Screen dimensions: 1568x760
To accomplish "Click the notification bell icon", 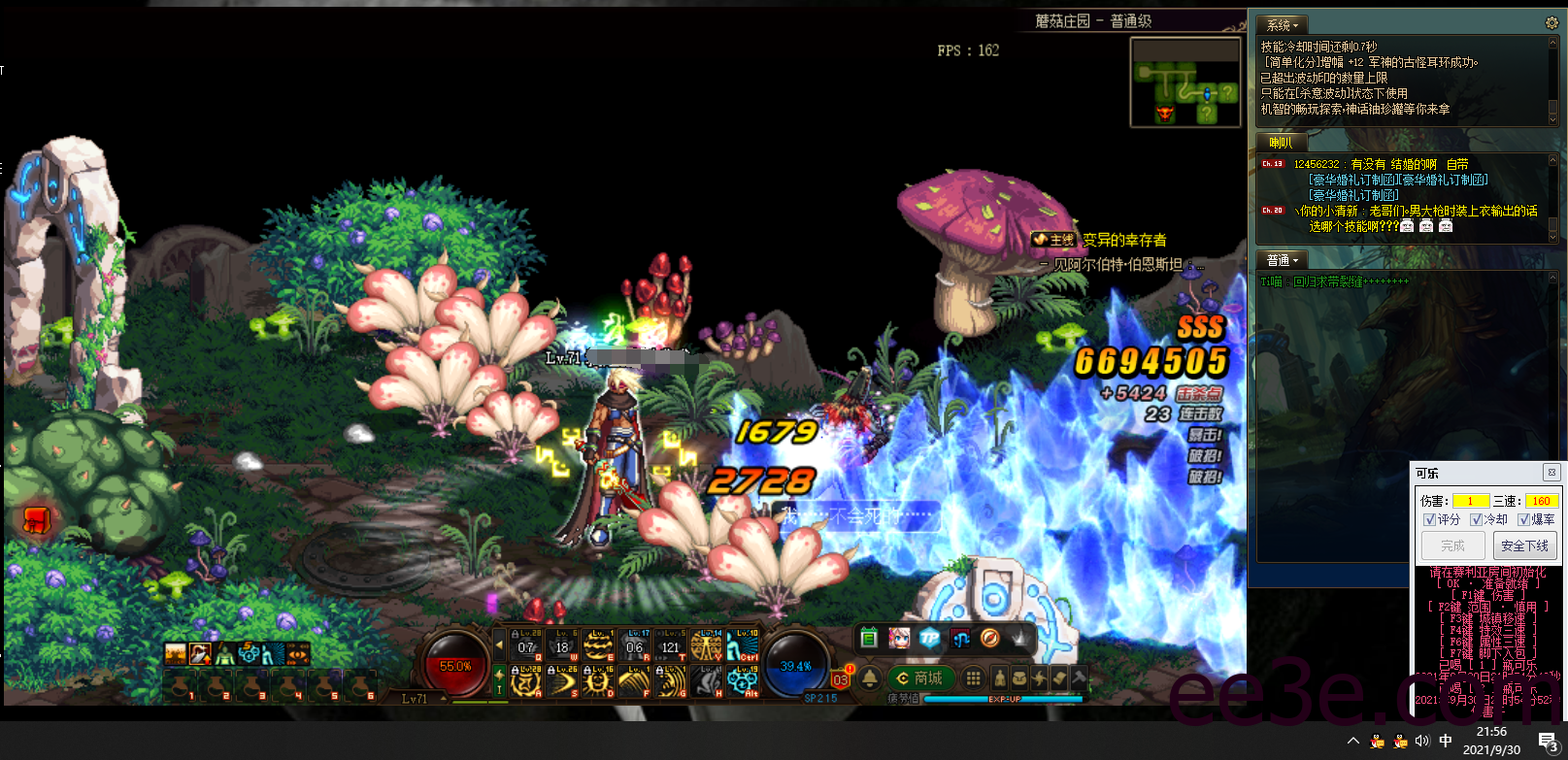I will (x=870, y=678).
